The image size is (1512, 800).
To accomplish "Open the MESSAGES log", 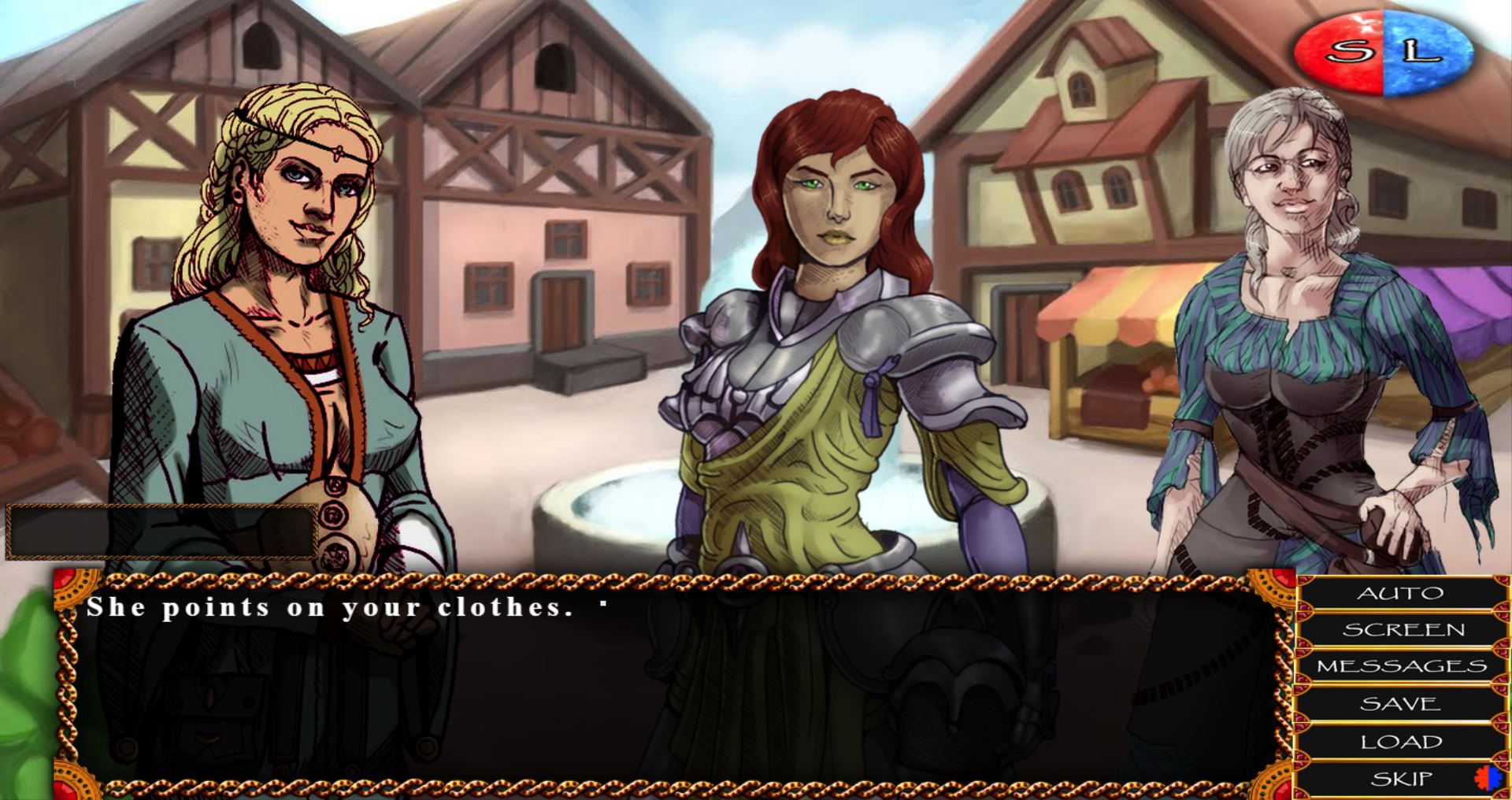I will [1402, 666].
